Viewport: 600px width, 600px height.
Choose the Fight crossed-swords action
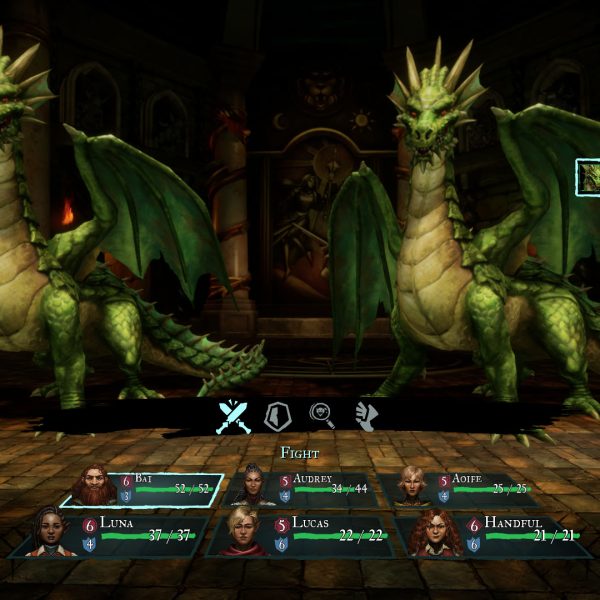[232, 416]
